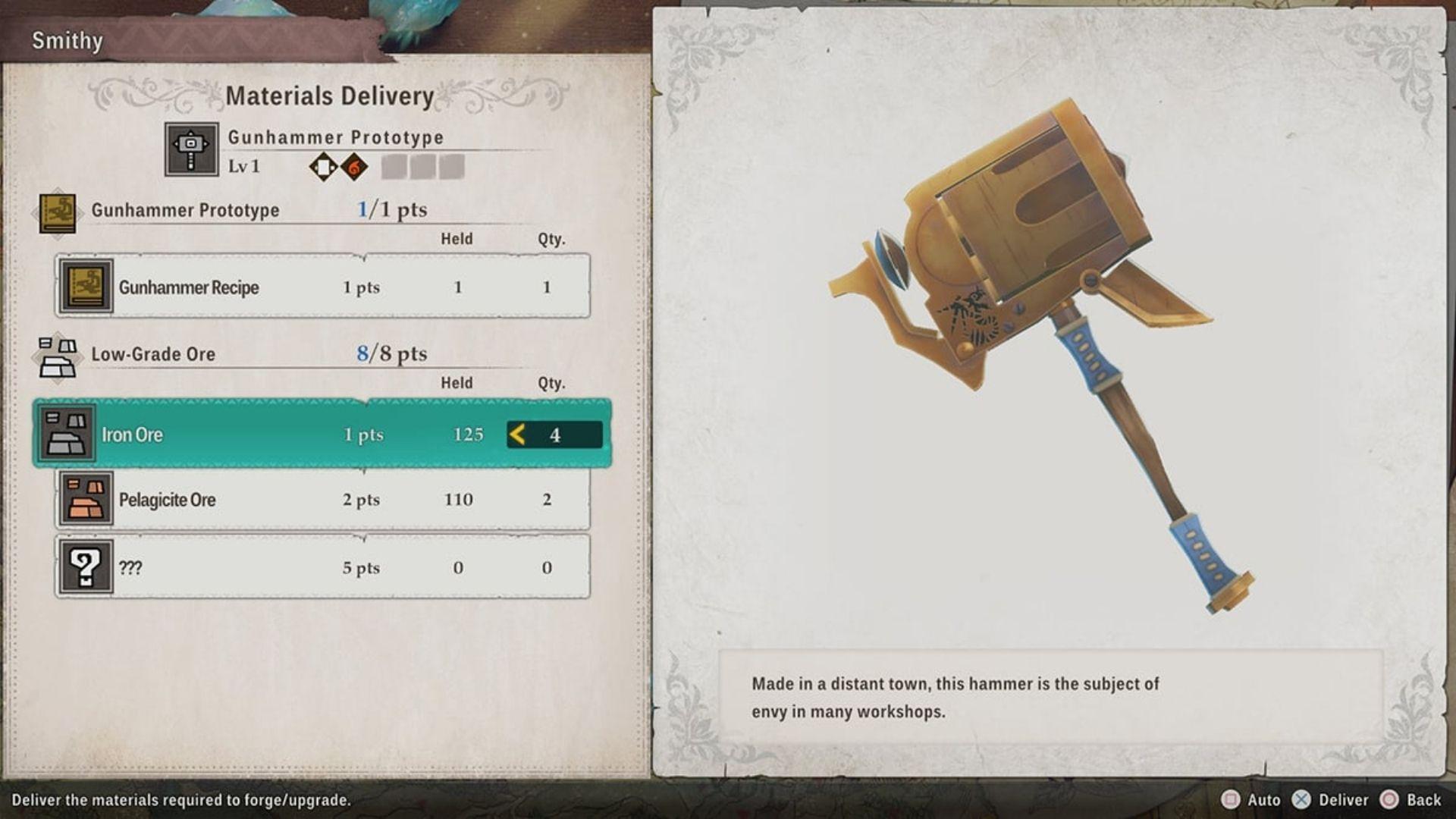Click the Gunhammer Prototype weapon icon
1456x819 pixels.
[x=191, y=149]
